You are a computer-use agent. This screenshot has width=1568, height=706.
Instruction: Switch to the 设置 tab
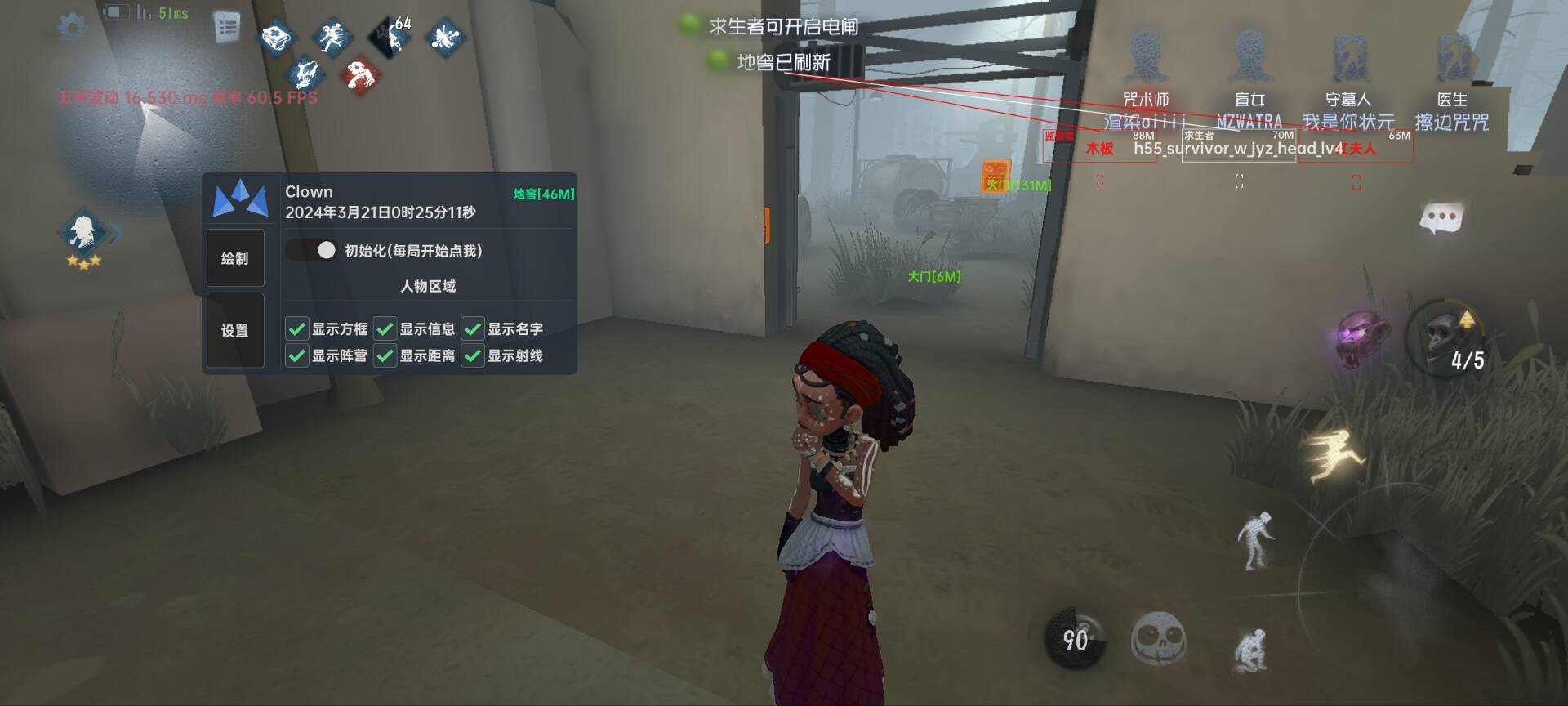click(x=235, y=330)
